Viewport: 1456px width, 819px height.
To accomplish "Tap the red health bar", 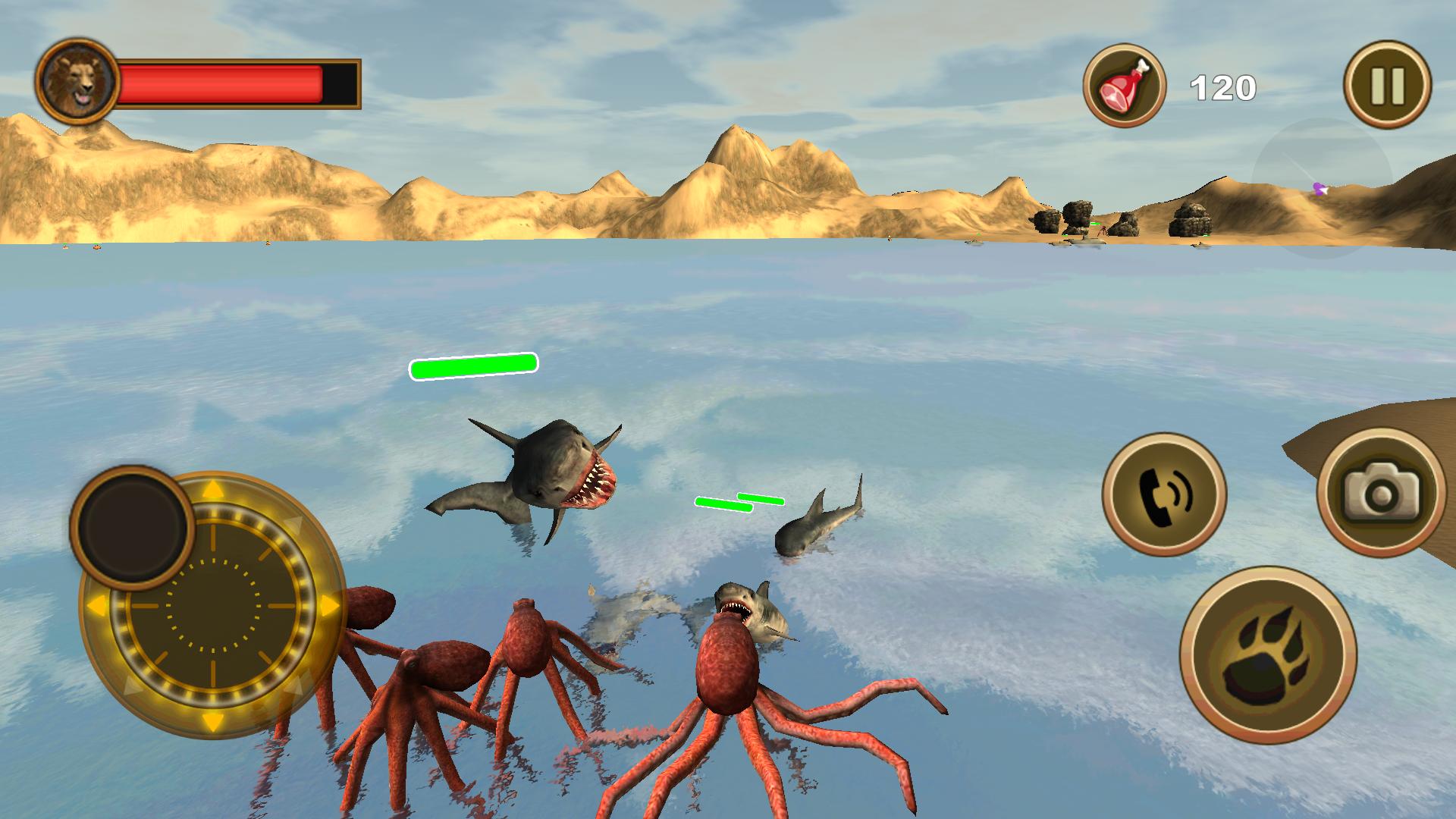I will coord(220,83).
